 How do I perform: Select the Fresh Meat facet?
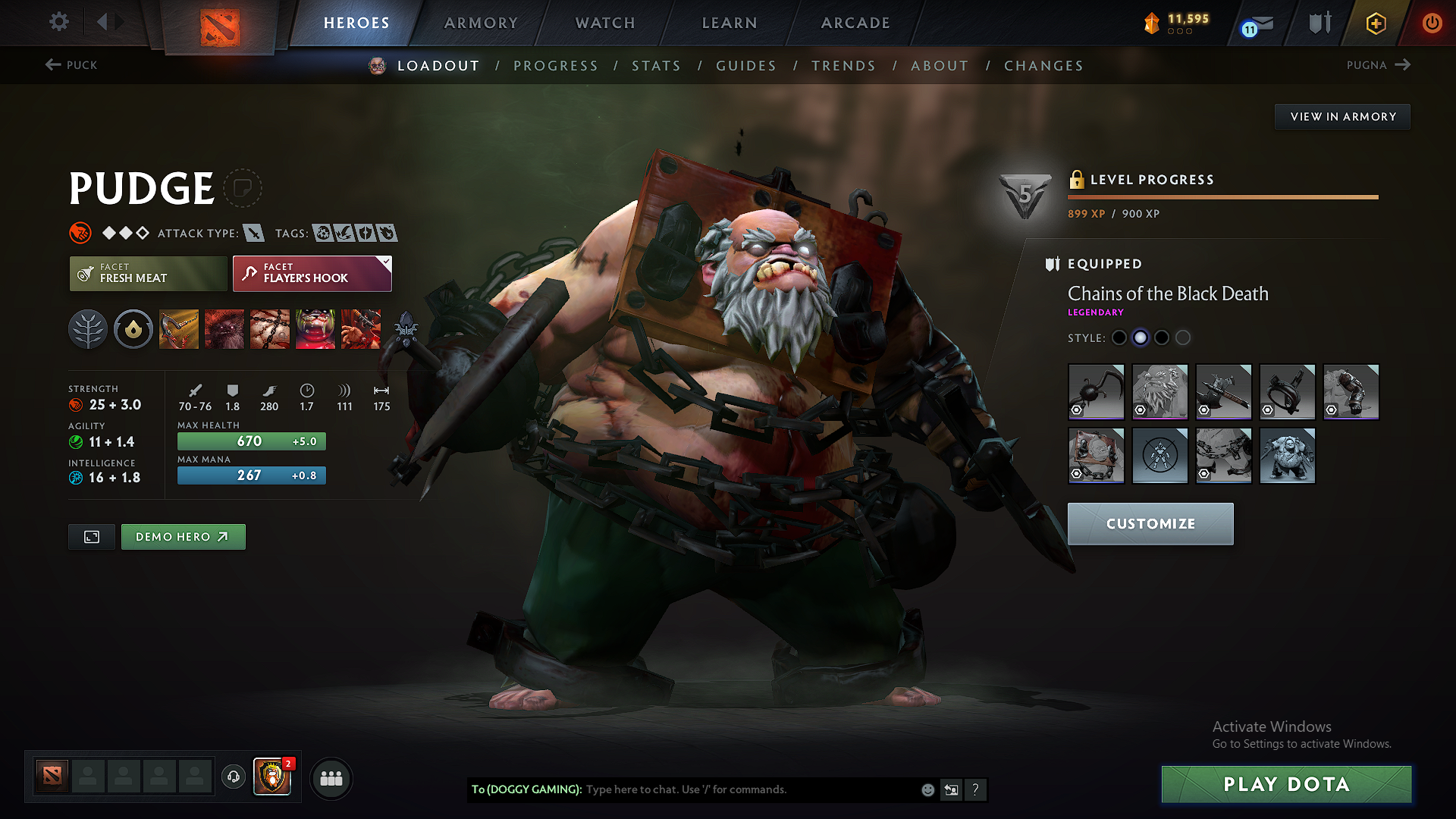pos(148,273)
